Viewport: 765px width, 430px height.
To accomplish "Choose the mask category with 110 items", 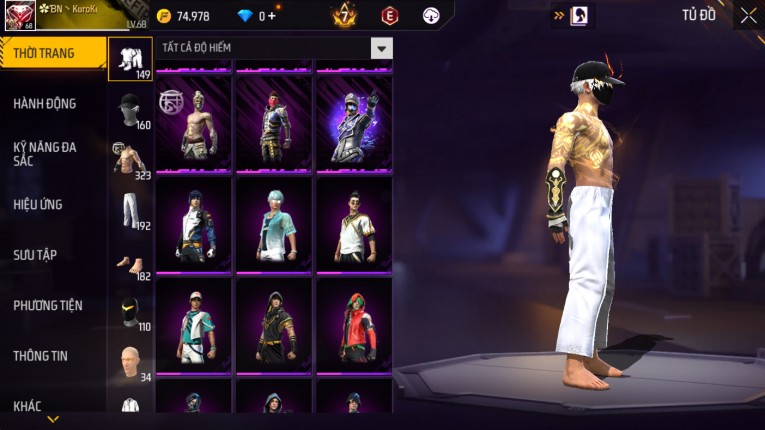I will click(x=130, y=312).
